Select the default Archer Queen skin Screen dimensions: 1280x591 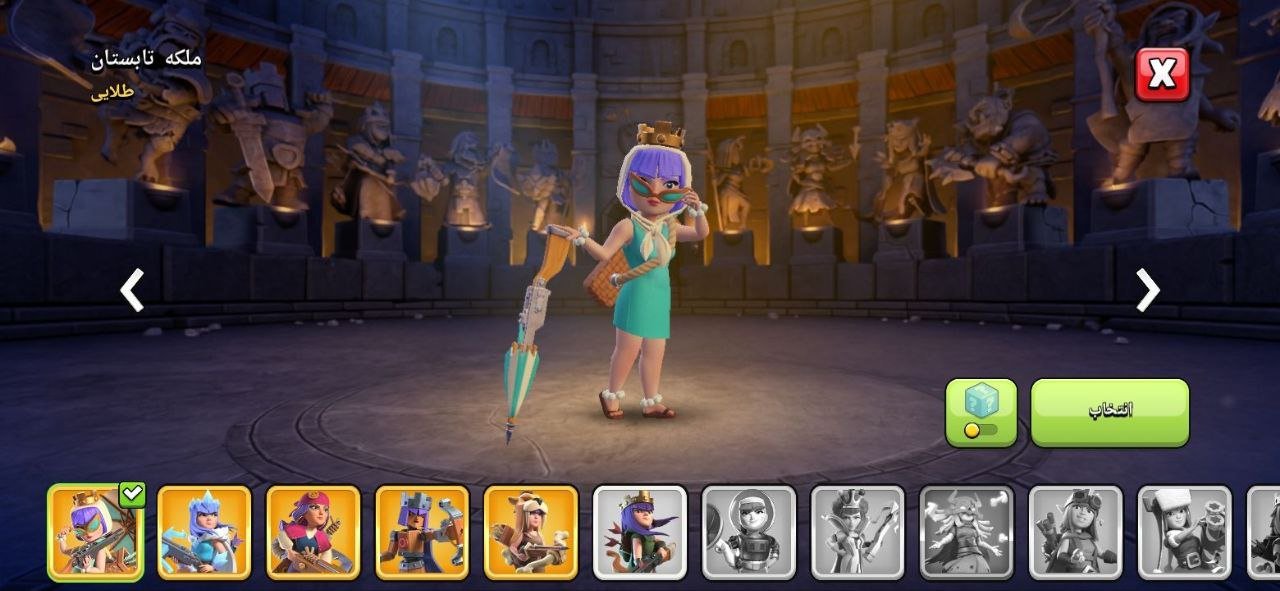[640, 532]
